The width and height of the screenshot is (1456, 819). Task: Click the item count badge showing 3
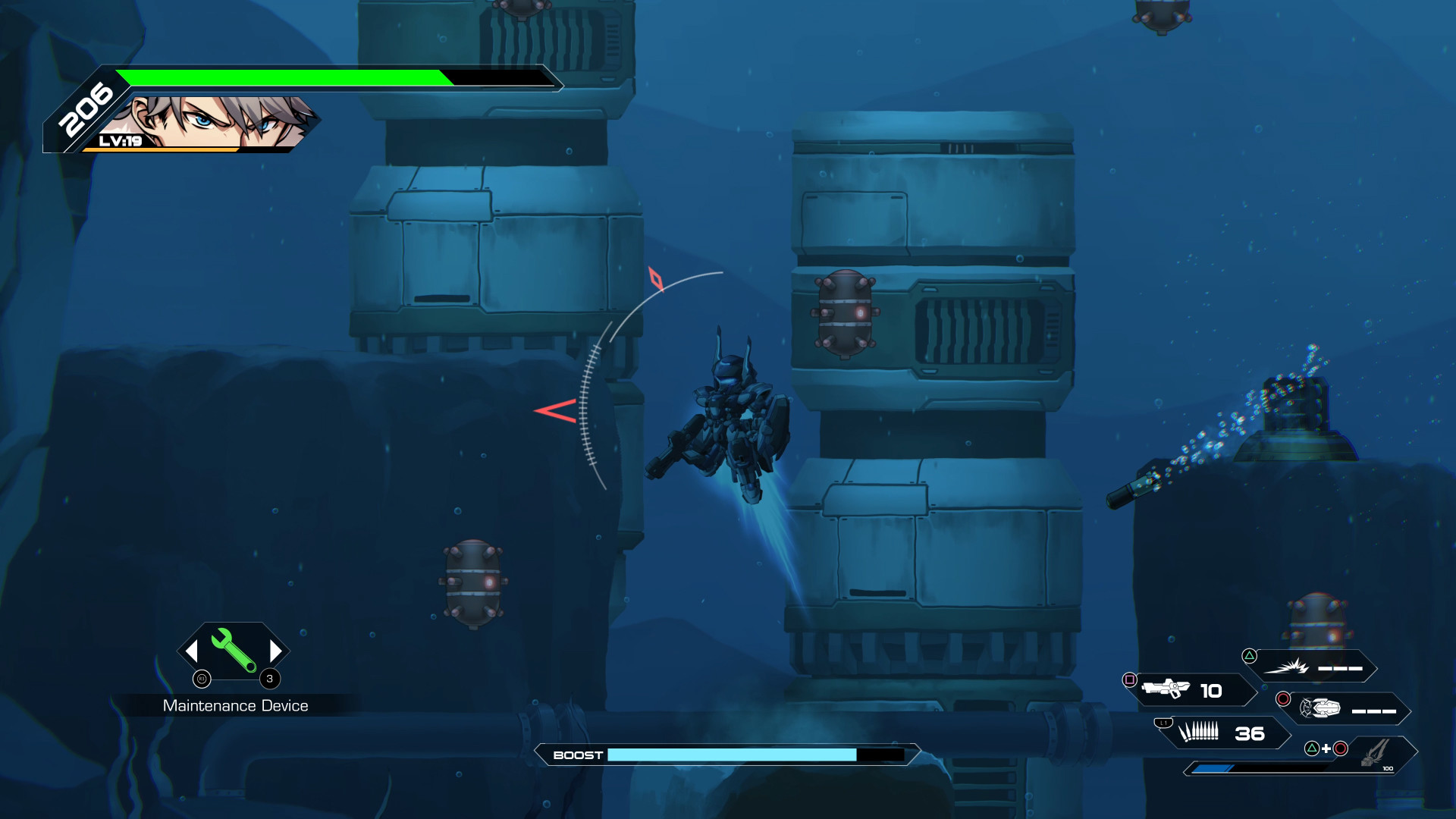[268, 680]
